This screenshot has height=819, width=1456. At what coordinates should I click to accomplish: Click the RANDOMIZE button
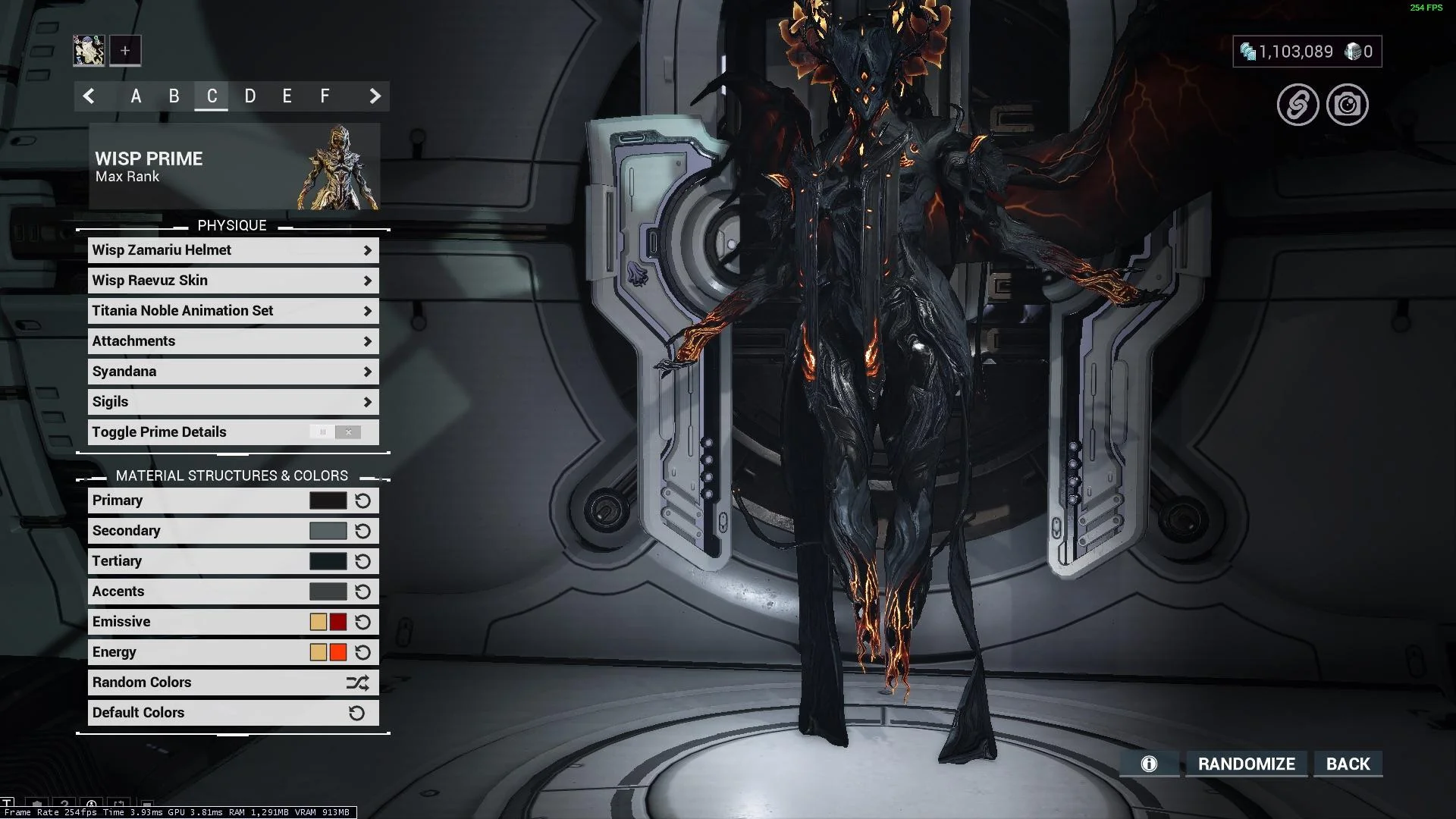tap(1246, 764)
